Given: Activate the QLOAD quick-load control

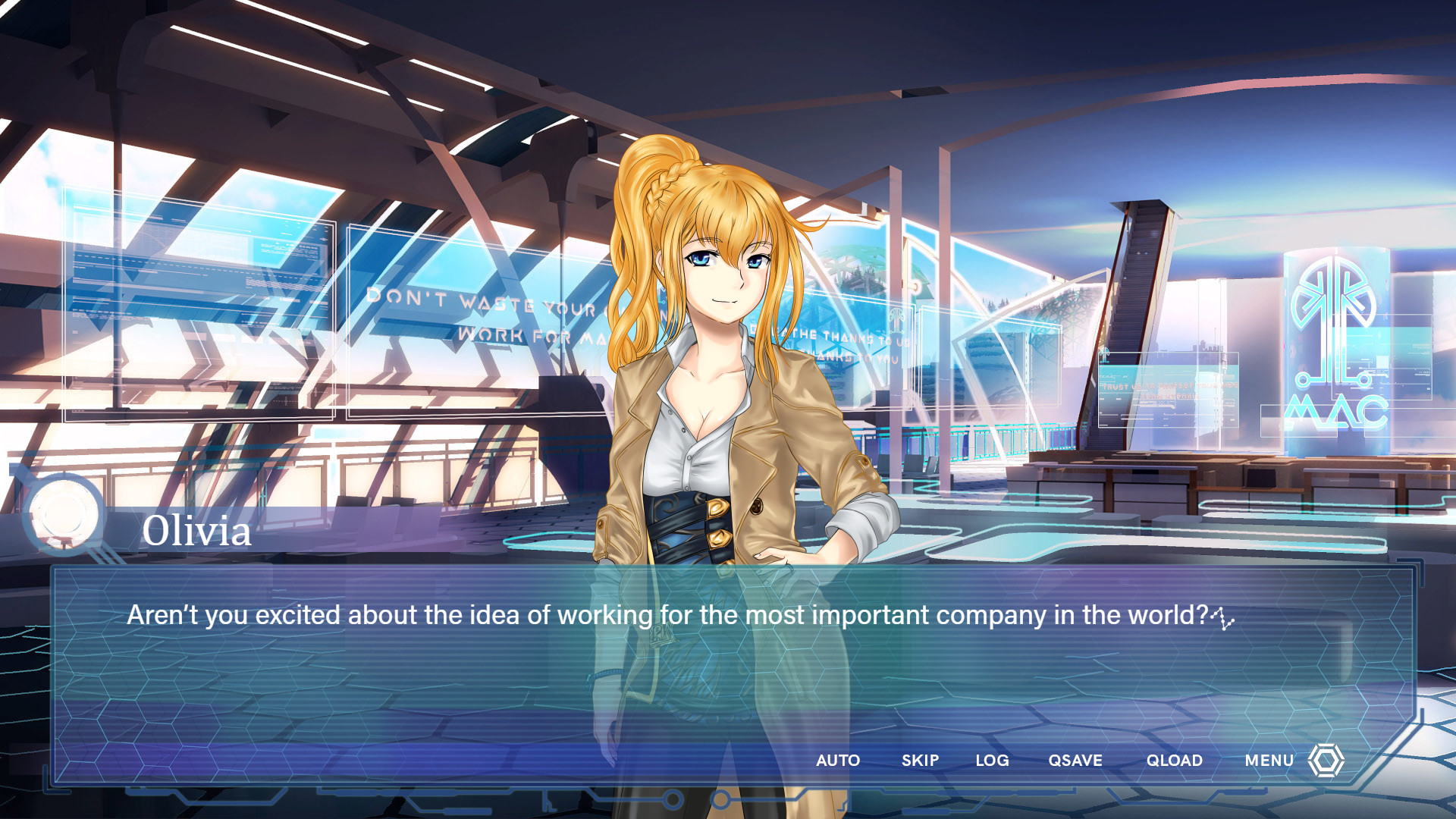Looking at the screenshot, I should 1174,761.
